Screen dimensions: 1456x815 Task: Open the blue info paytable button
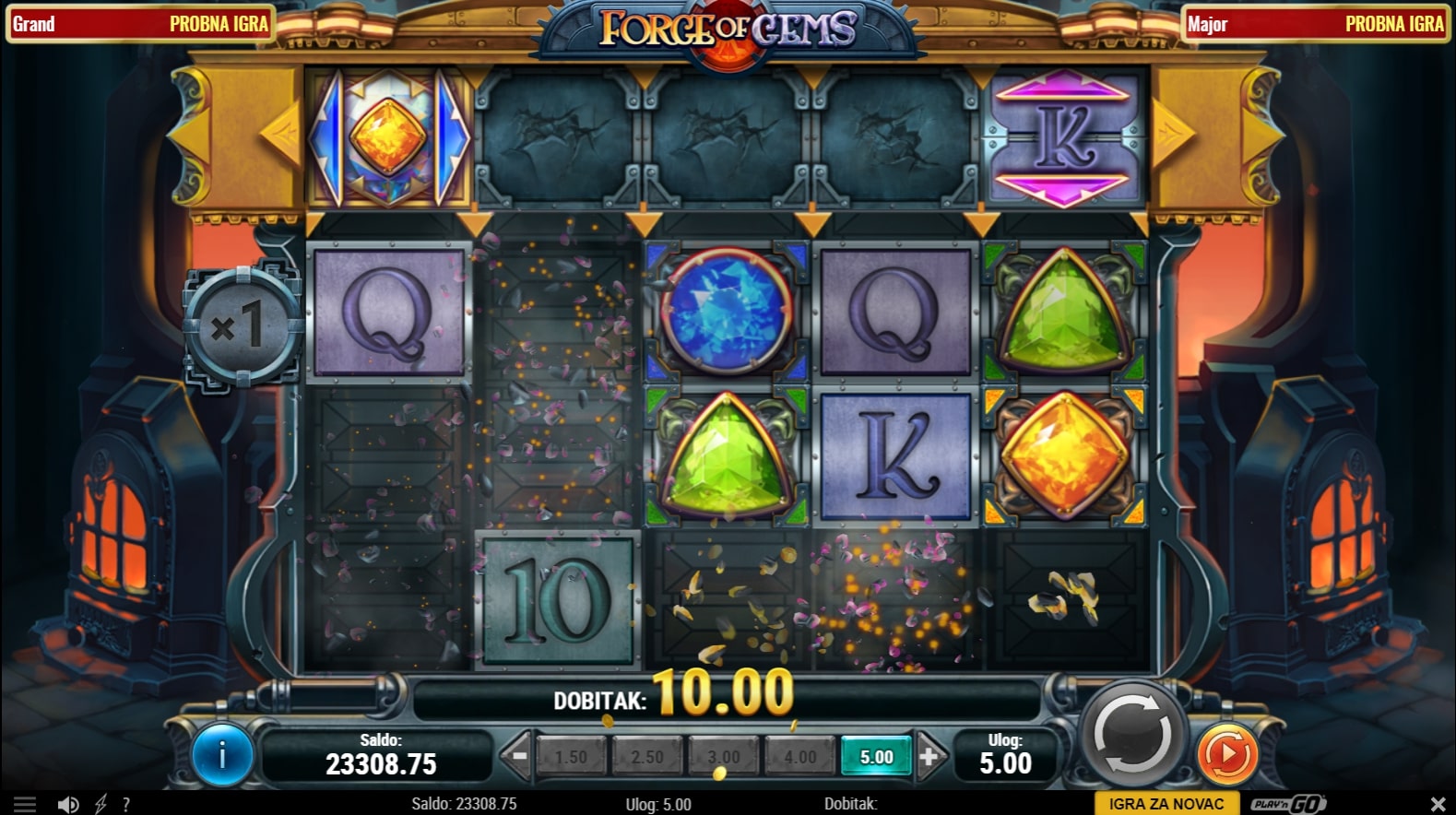tap(222, 755)
